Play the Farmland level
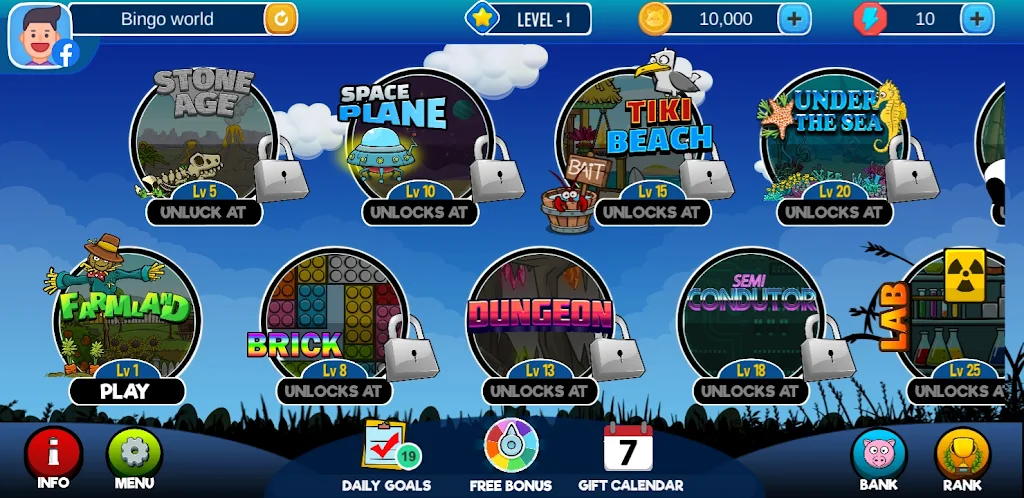1024x498 pixels. (126, 391)
